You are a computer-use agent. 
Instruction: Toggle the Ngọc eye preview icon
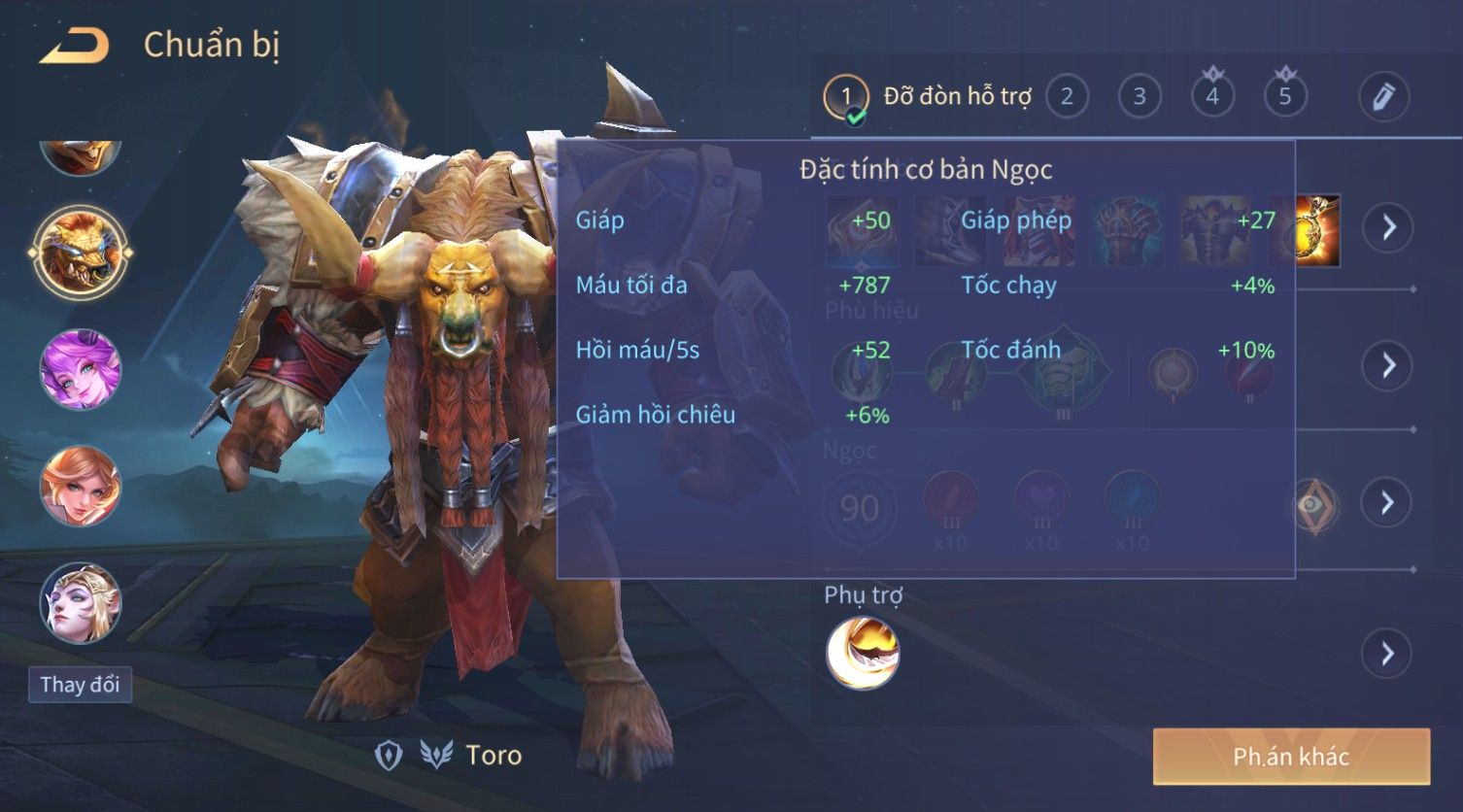coord(1313,504)
